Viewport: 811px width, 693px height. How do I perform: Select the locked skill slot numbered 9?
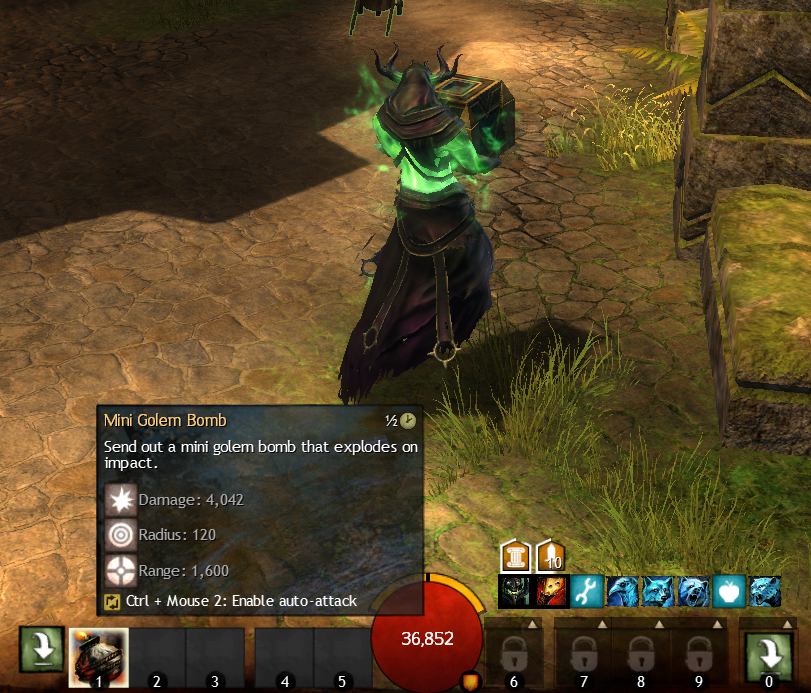point(698,657)
